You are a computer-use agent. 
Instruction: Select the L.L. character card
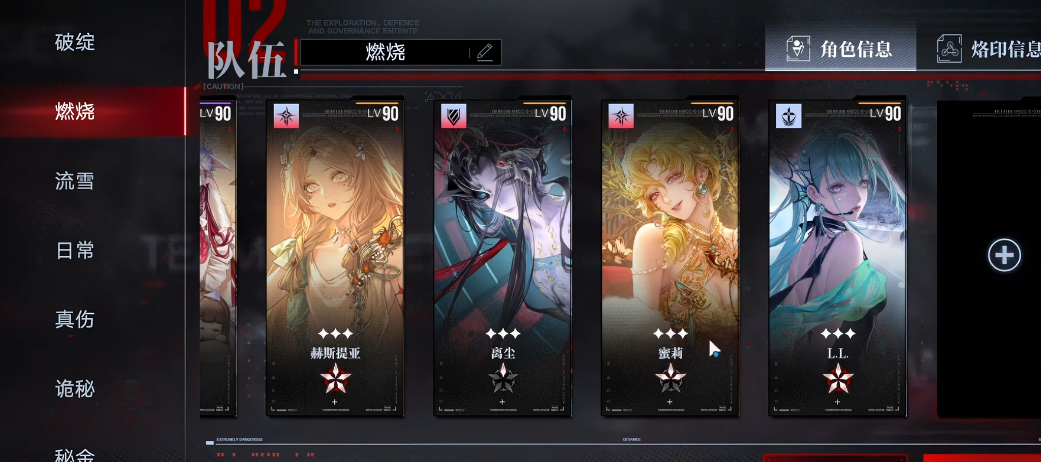coord(838,256)
